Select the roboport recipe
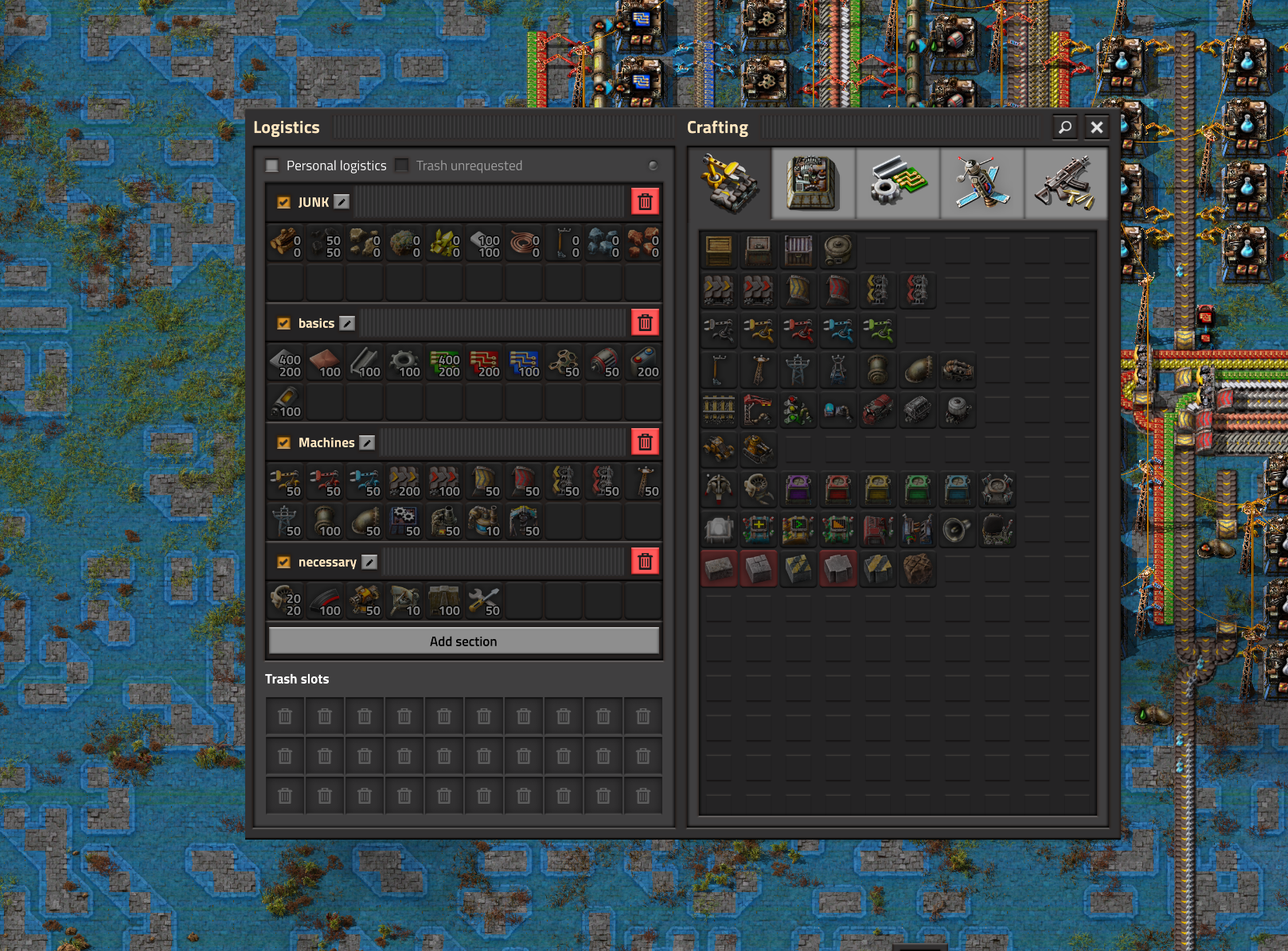 tap(997, 489)
